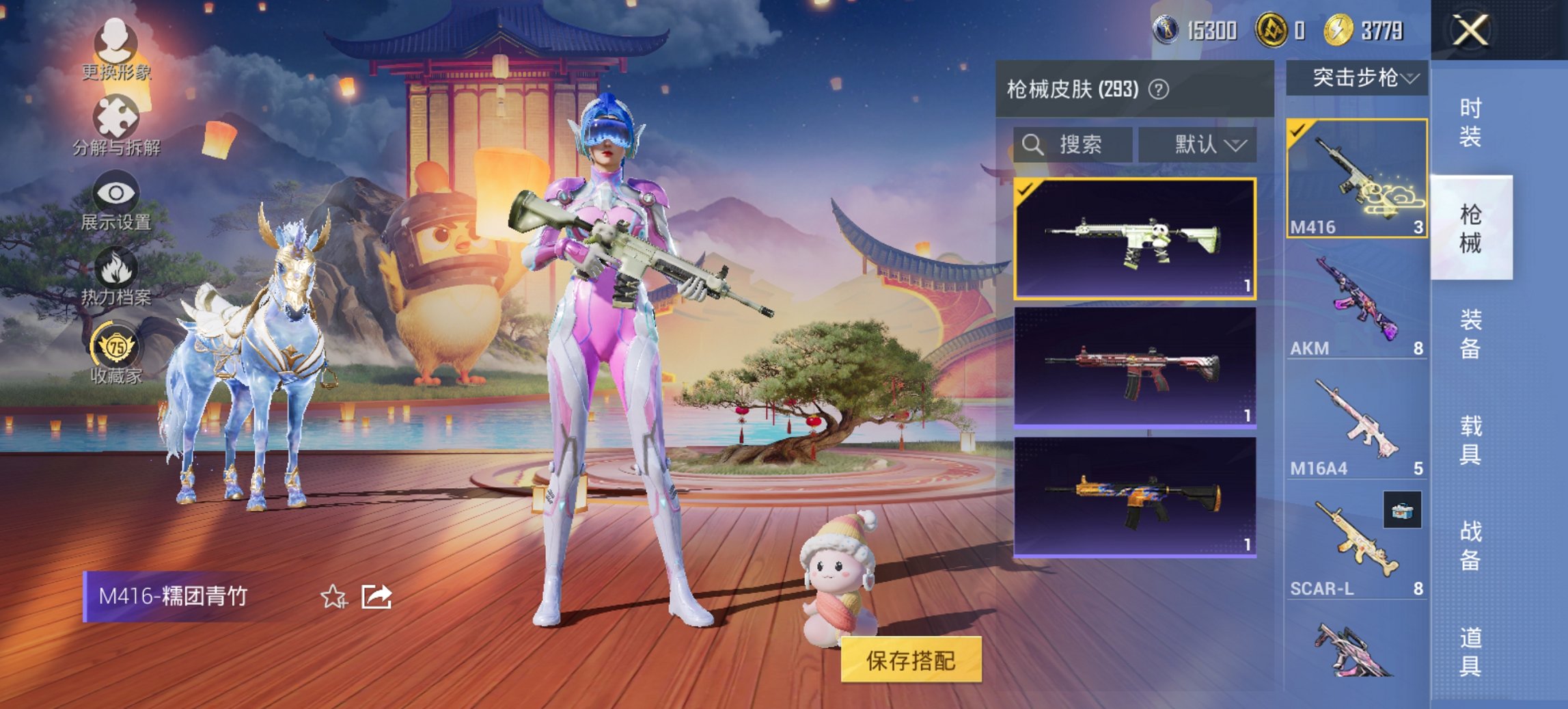Image resolution: width=1568 pixels, height=709 pixels.
Task: Click the magnifier icon in the search bar
Action: pos(1032,145)
